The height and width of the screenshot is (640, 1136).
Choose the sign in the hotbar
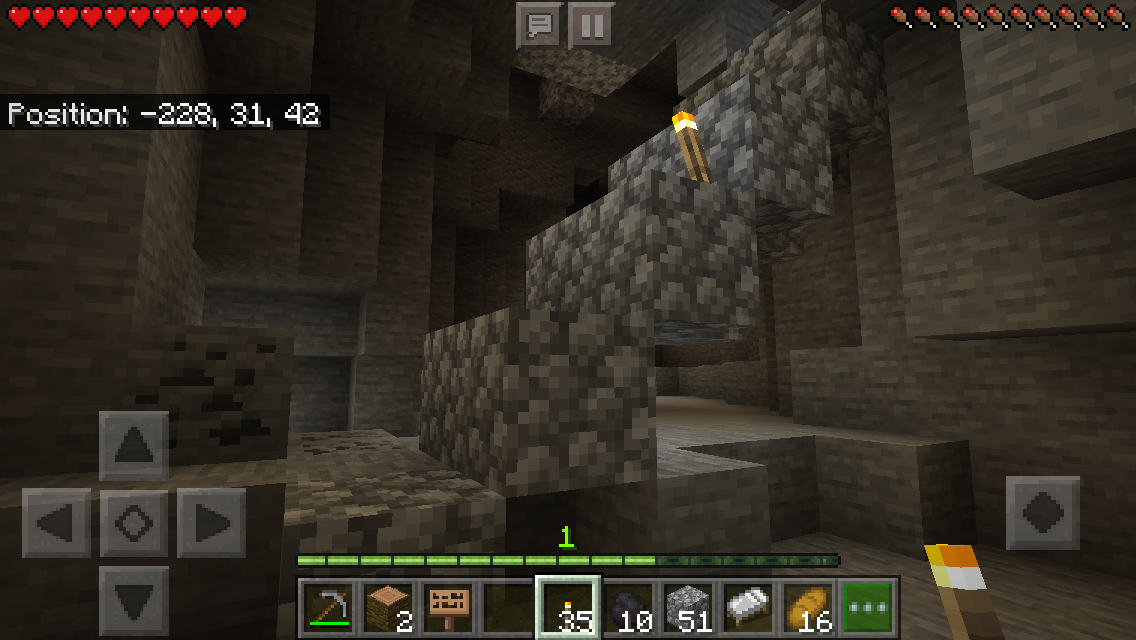(x=449, y=607)
